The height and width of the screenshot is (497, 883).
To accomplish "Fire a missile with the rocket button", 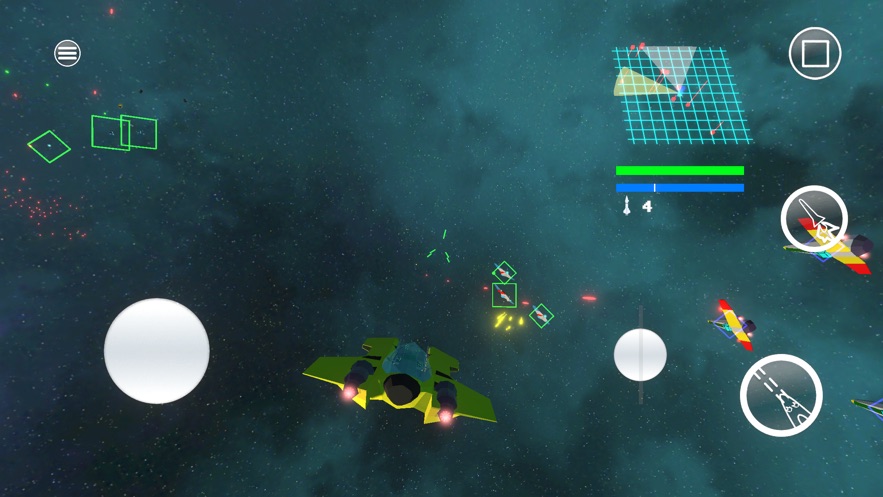I will pos(814,219).
